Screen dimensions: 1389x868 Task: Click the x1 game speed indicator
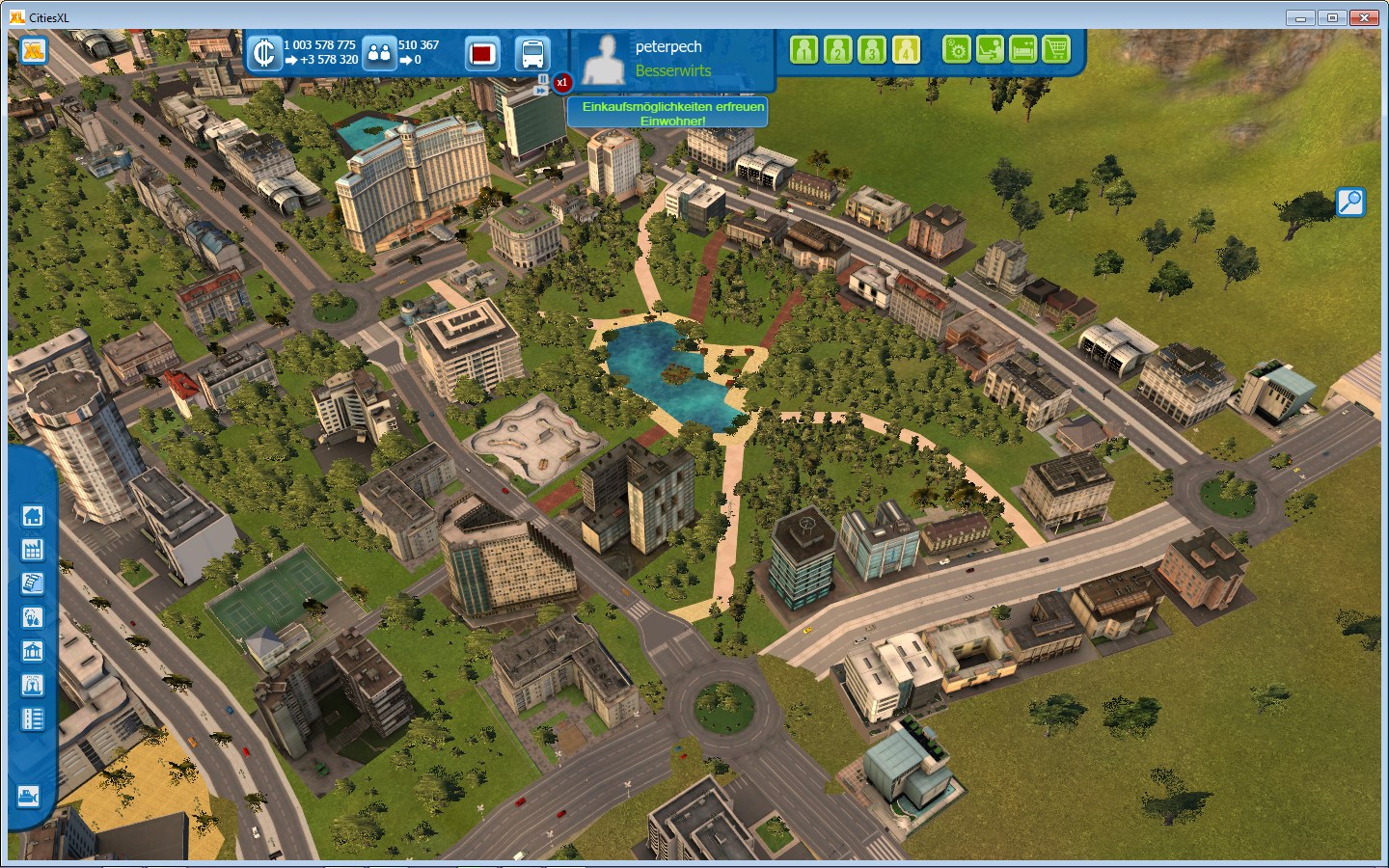[561, 83]
